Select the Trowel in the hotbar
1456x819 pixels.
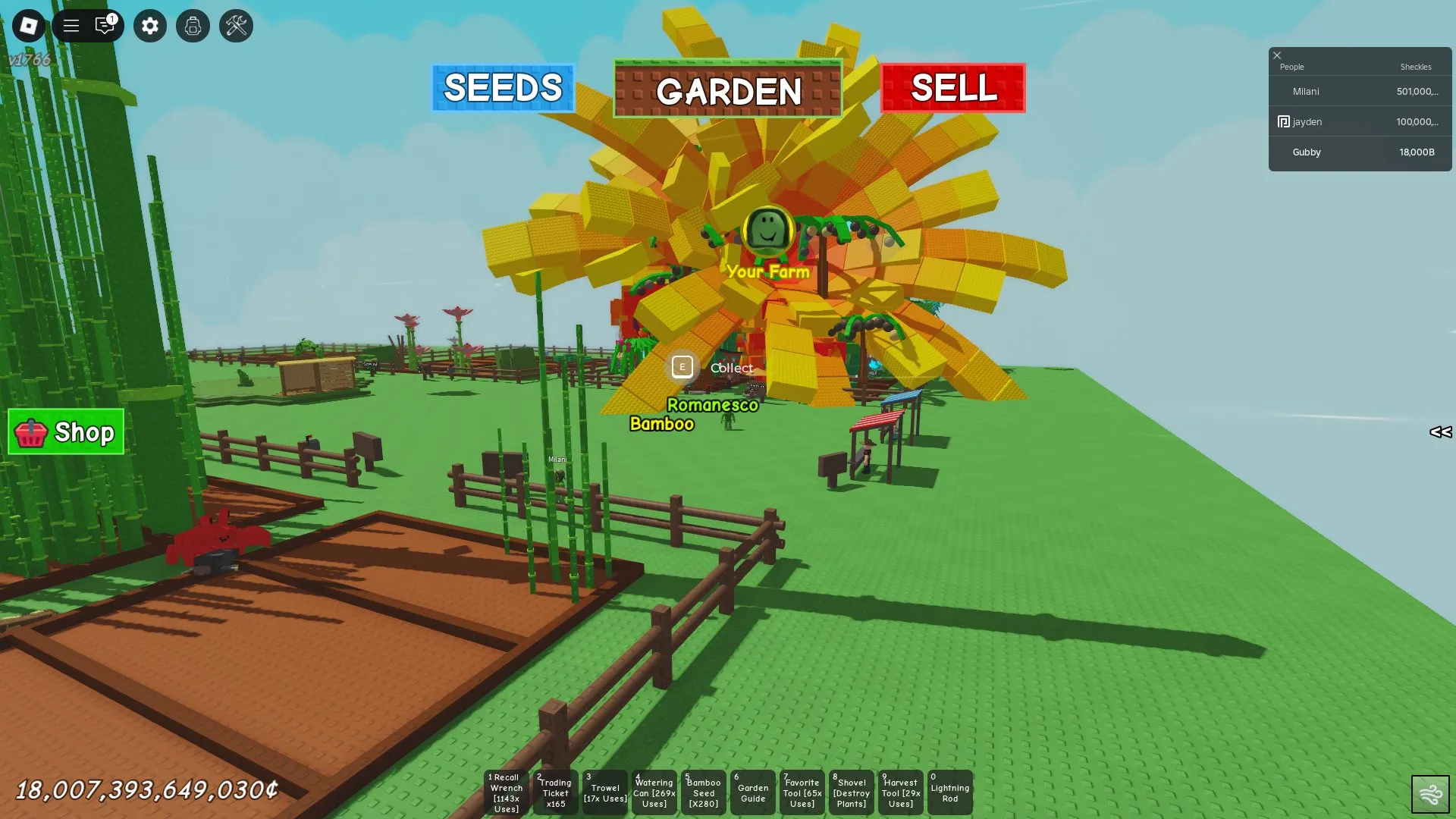pyautogui.click(x=604, y=792)
